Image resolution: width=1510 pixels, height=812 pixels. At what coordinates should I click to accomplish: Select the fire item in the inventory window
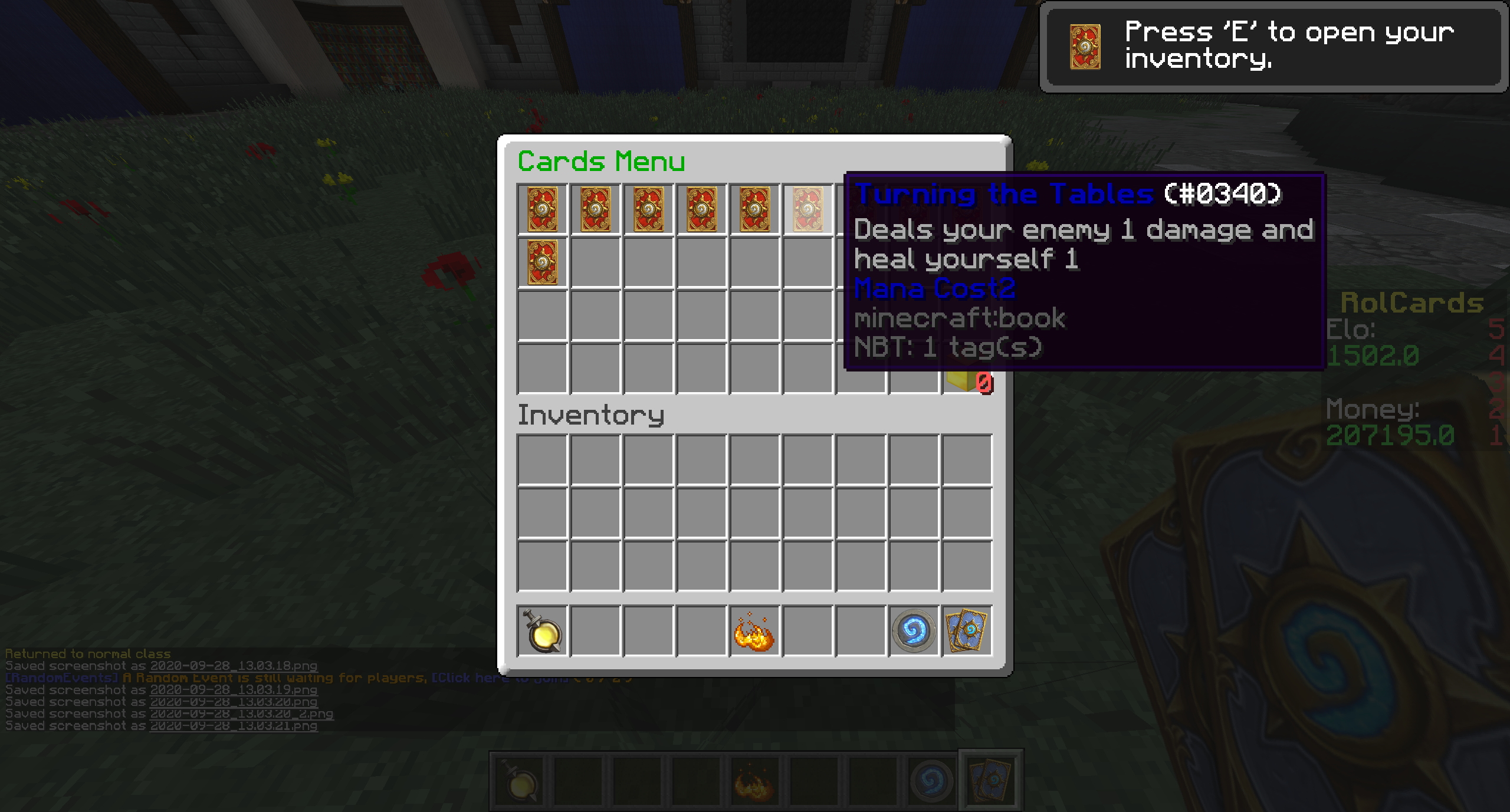click(754, 631)
